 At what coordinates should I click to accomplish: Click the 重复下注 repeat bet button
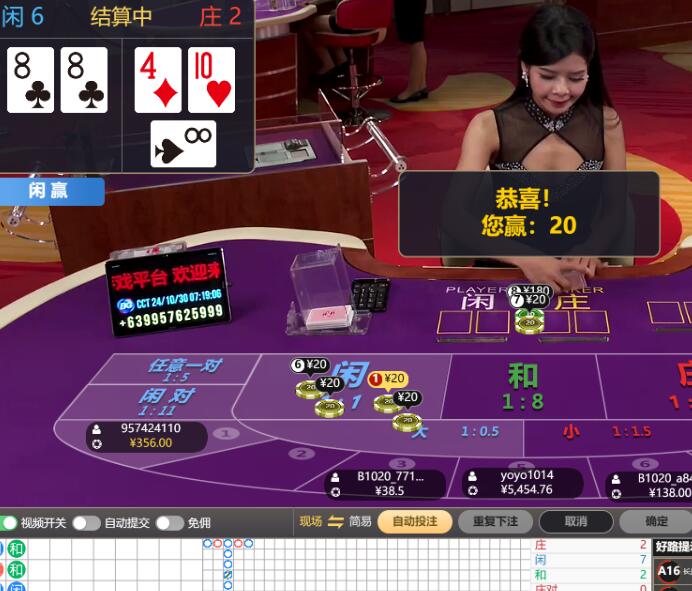[495, 521]
